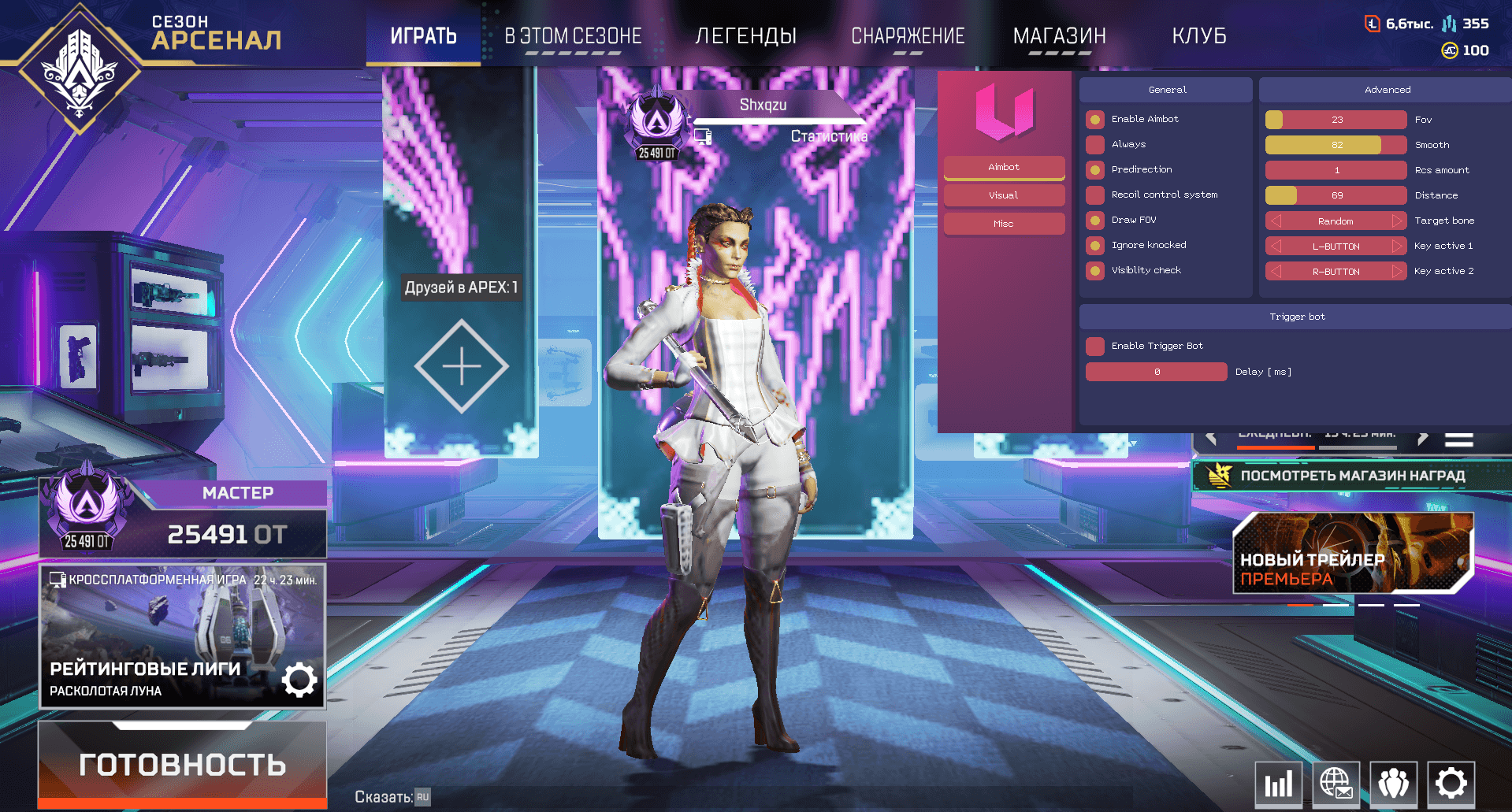Open the КЛУБ tab

tap(1198, 36)
